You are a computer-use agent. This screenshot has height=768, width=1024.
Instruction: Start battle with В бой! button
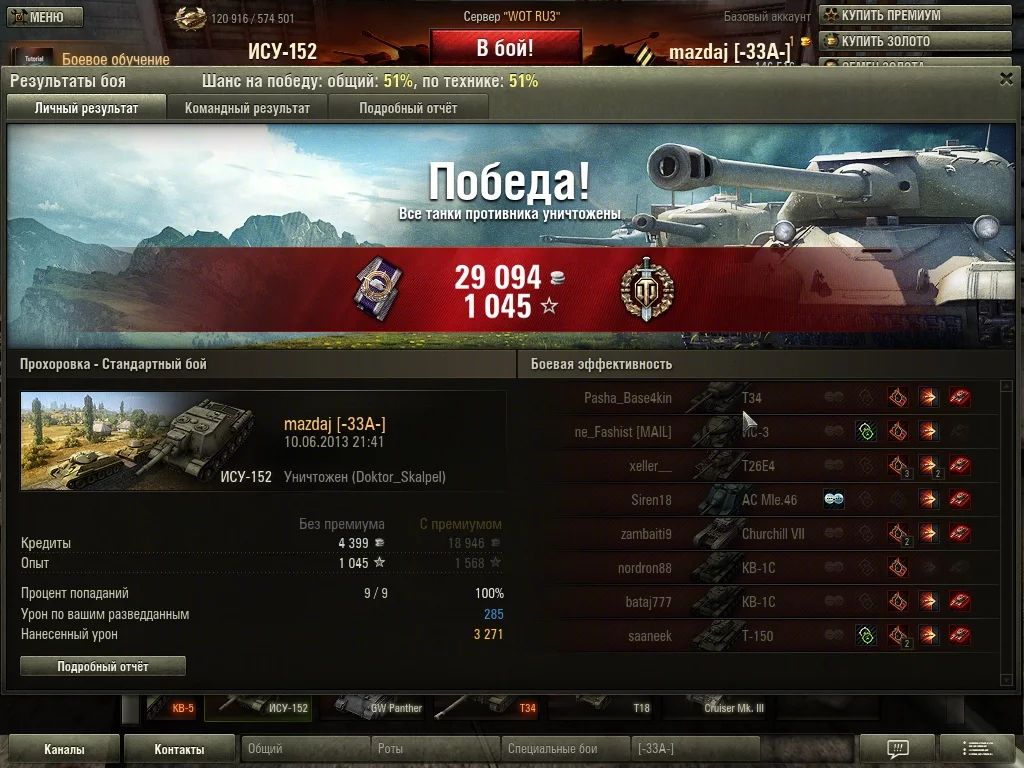[505, 48]
